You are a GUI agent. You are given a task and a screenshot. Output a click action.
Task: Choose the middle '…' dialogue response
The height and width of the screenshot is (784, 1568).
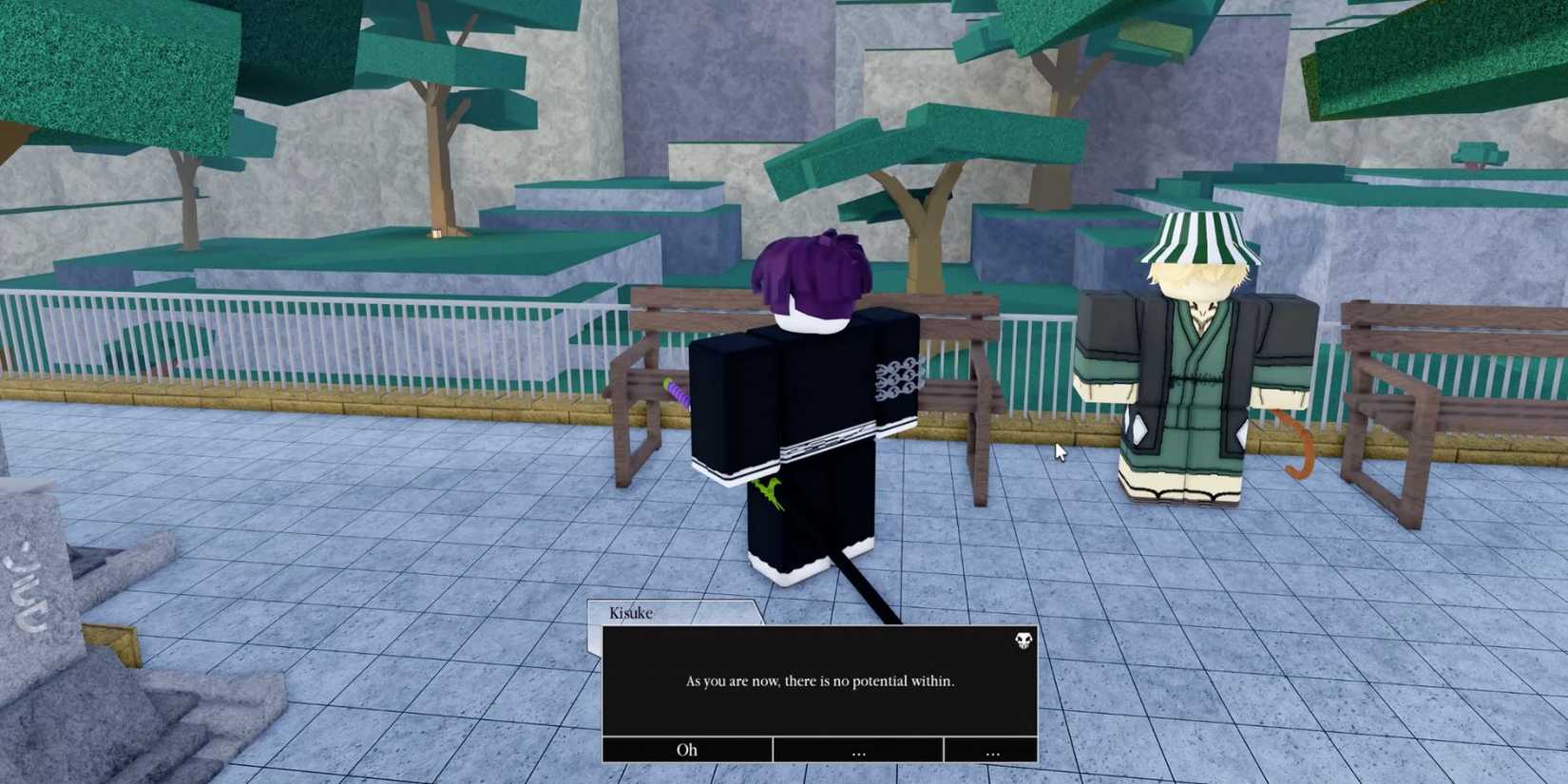pos(858,750)
